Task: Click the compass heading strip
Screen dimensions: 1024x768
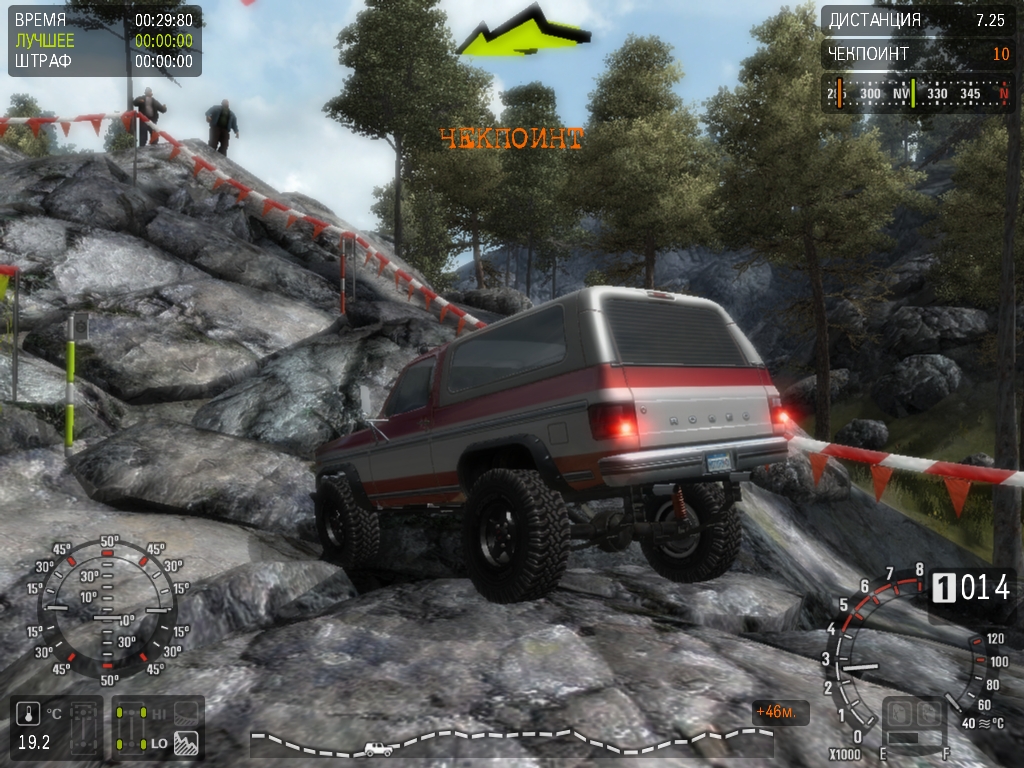Action: pos(917,93)
